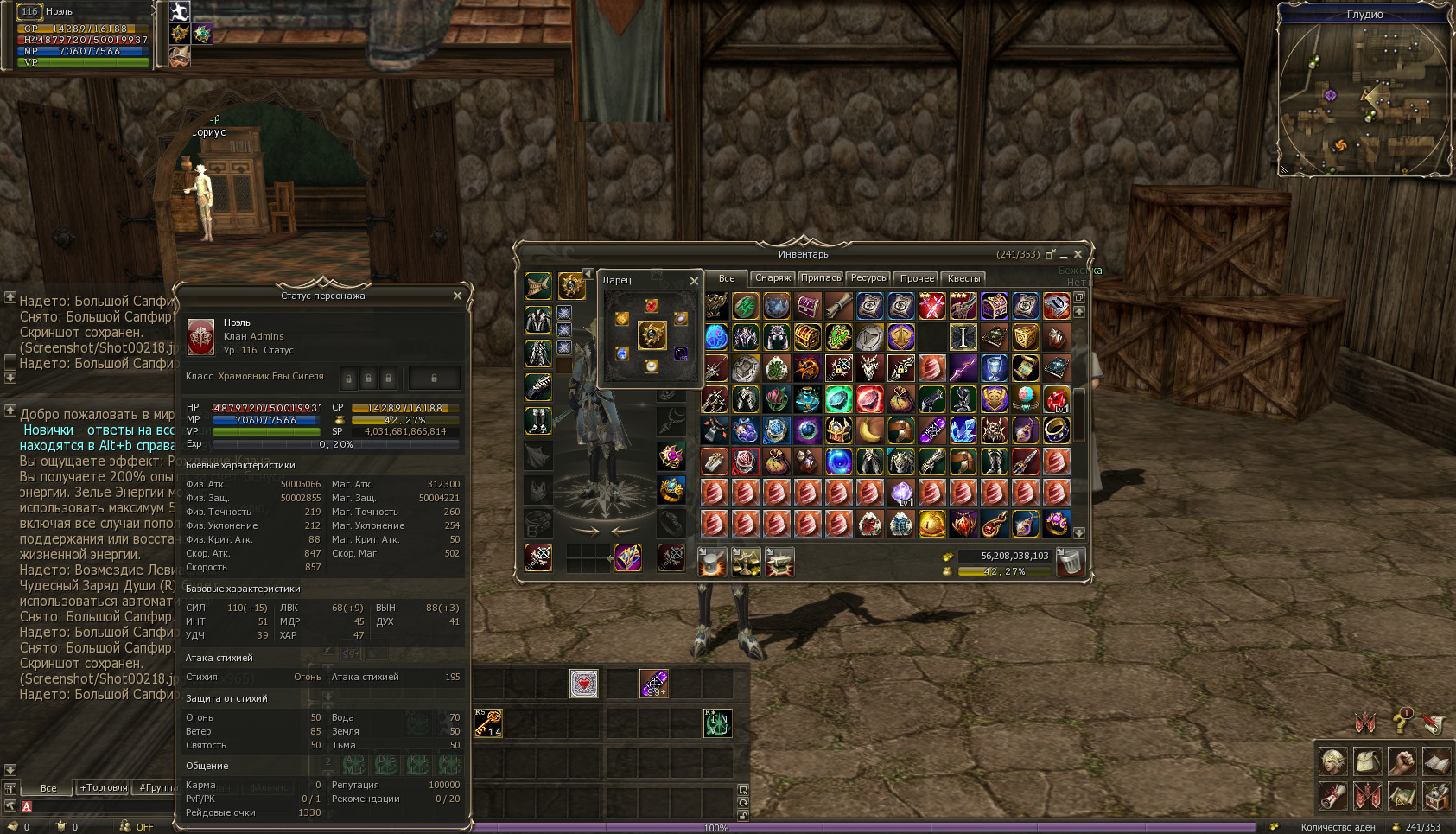Screen dimensions: 1456x834
Task: Select the Ресурсы inventory tab
Action: click(x=868, y=278)
